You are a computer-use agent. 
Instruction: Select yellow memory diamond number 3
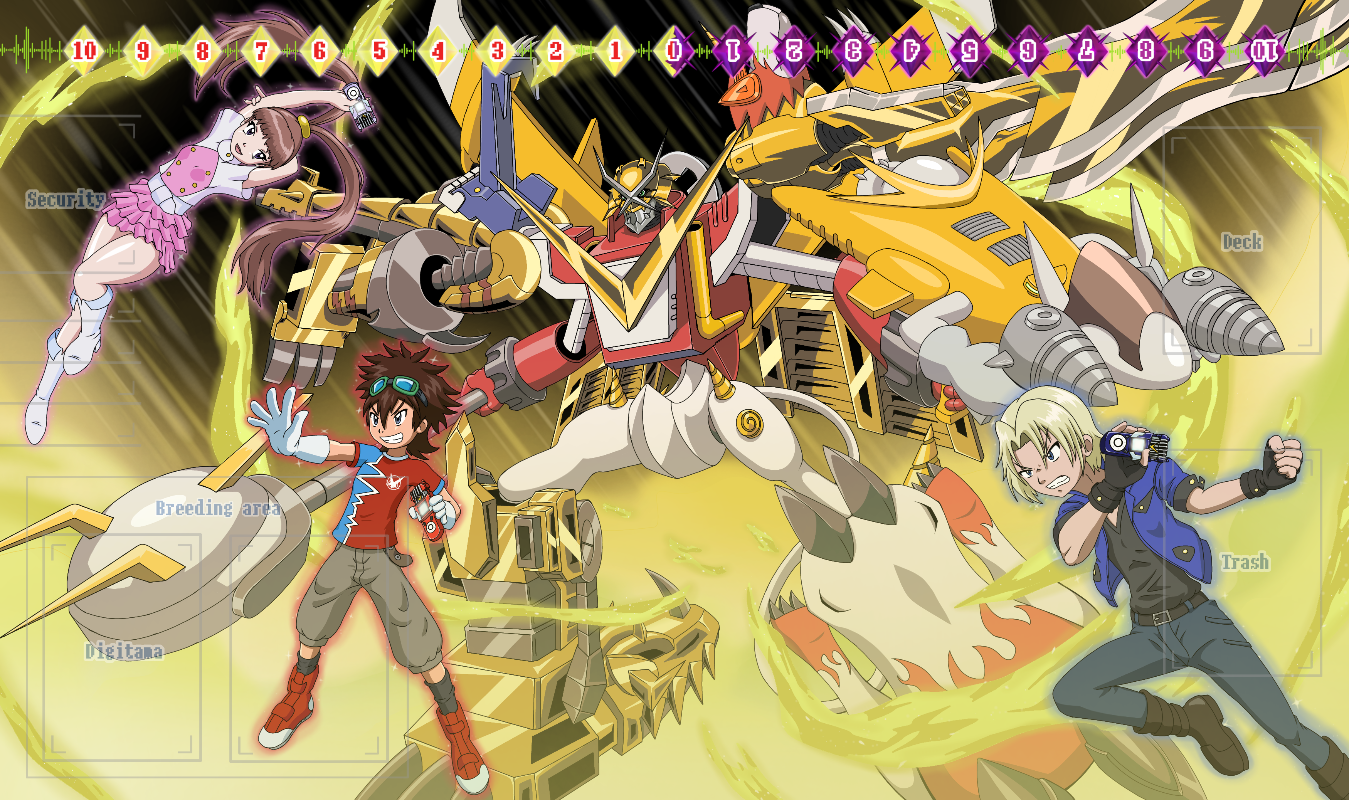click(497, 50)
